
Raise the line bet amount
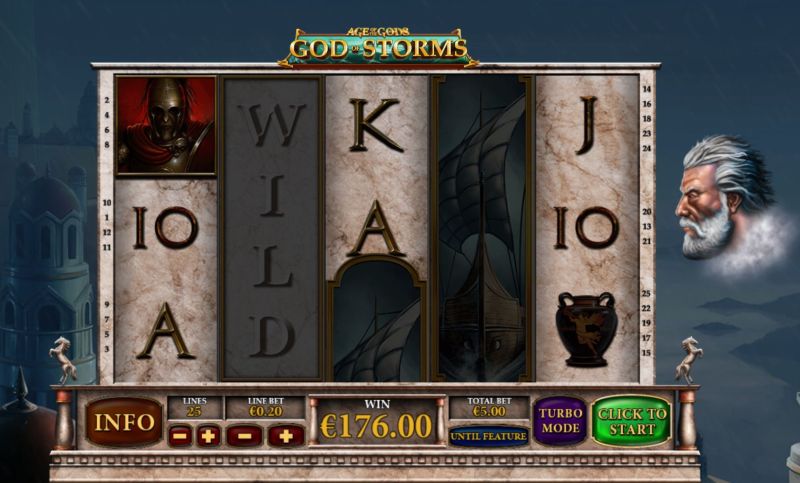285,435
